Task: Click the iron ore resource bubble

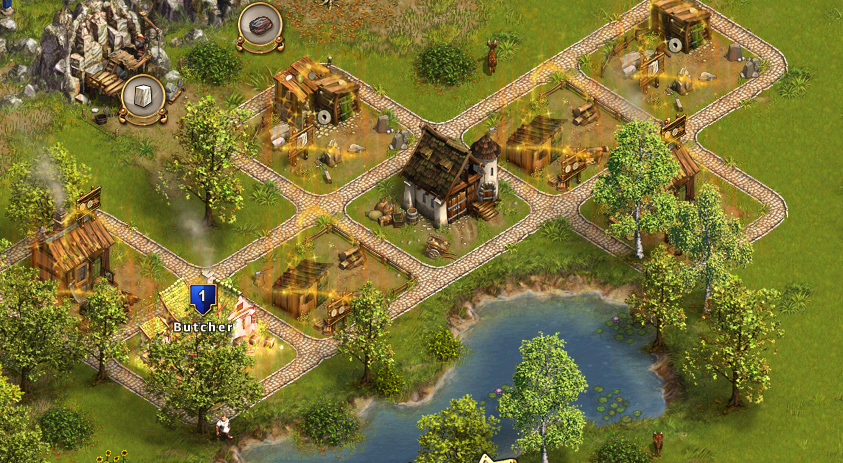Action: coord(258,27)
